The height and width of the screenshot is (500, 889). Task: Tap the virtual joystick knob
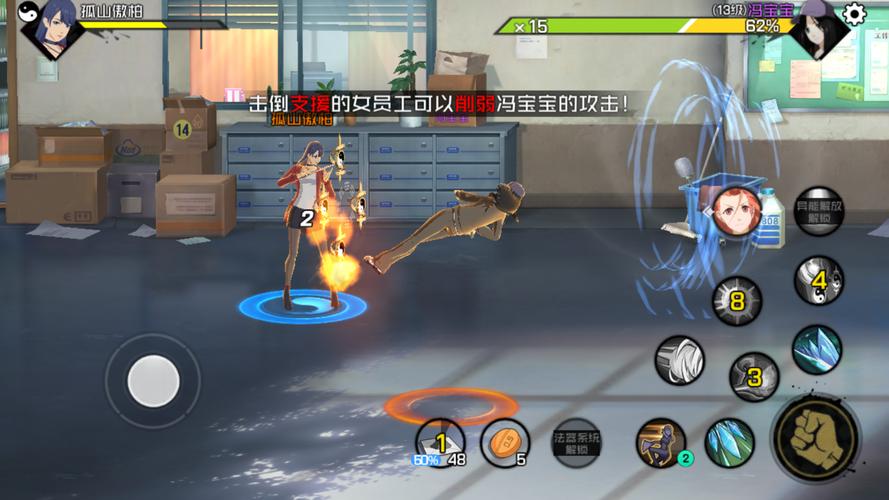click(x=154, y=380)
